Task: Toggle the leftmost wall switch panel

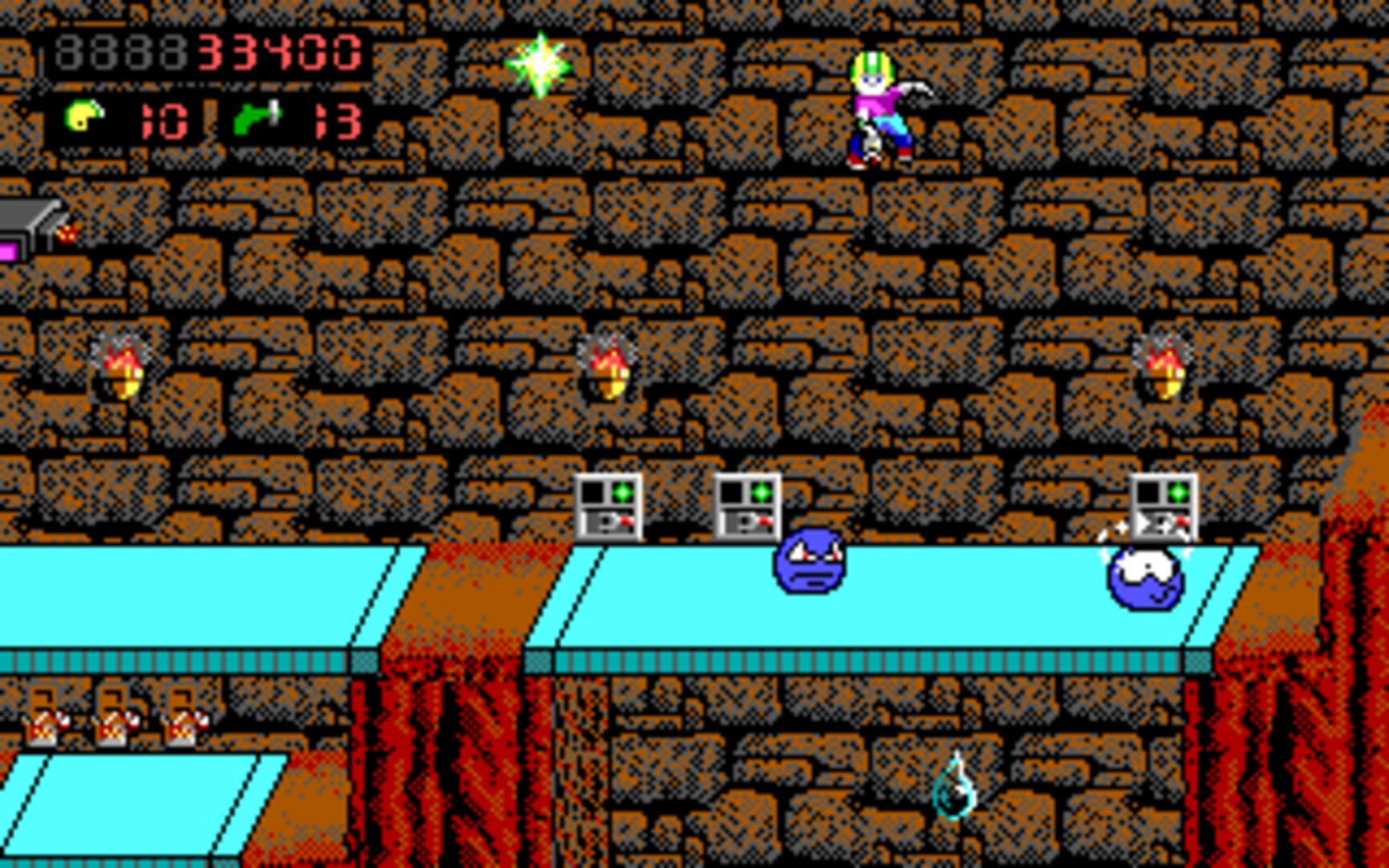Action: coord(608,506)
